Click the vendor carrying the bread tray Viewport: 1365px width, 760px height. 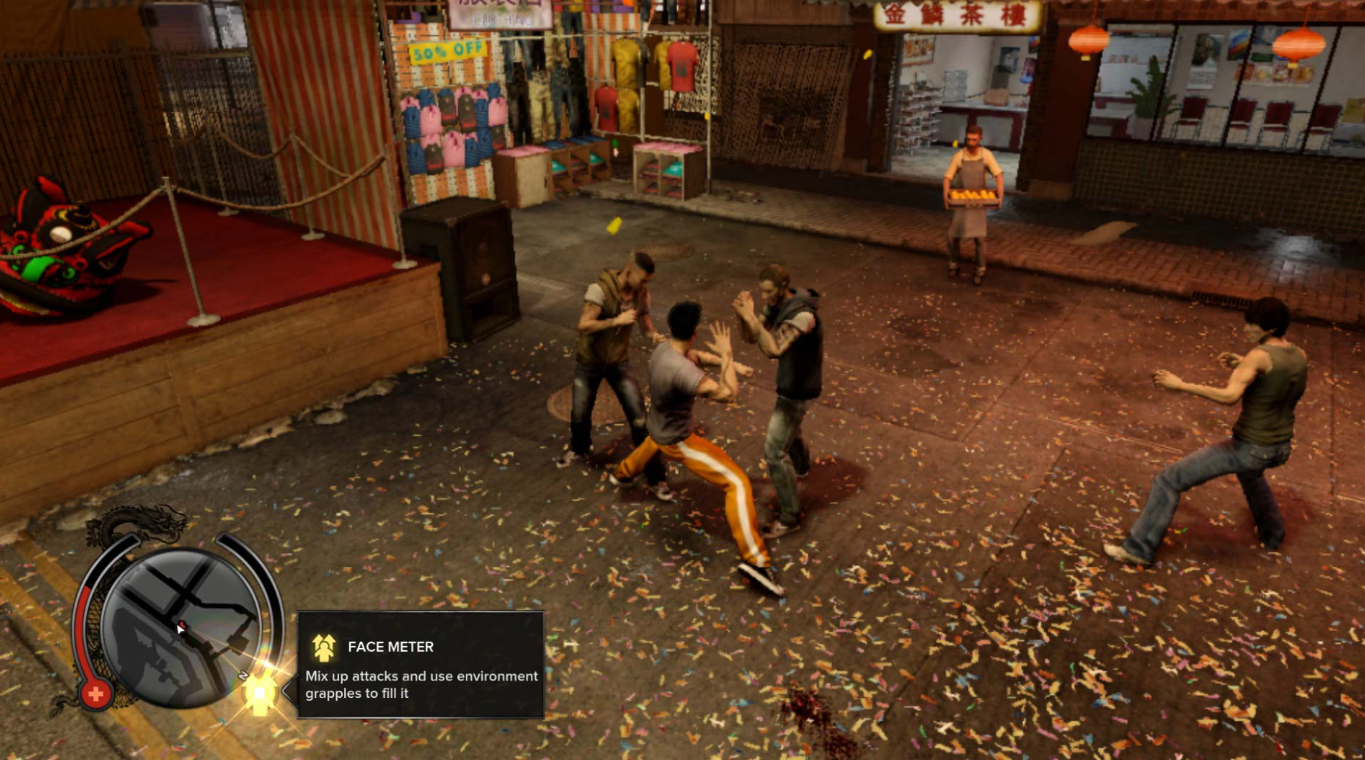(x=970, y=190)
